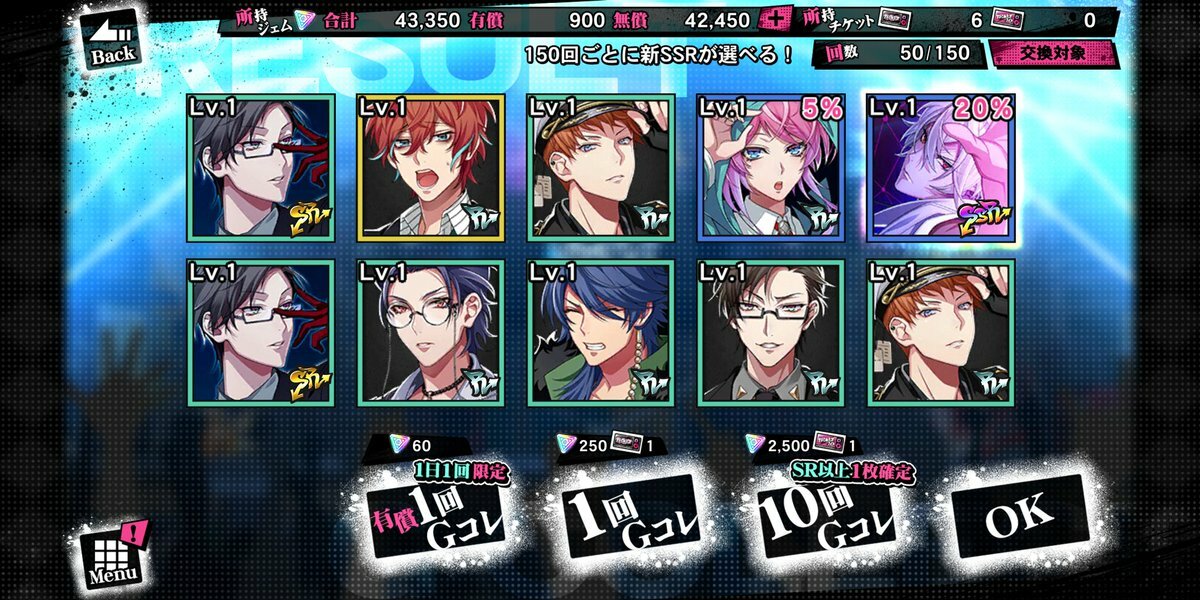
Task: View the black-haired card with grey suit
Action: pyautogui.click(x=771, y=332)
